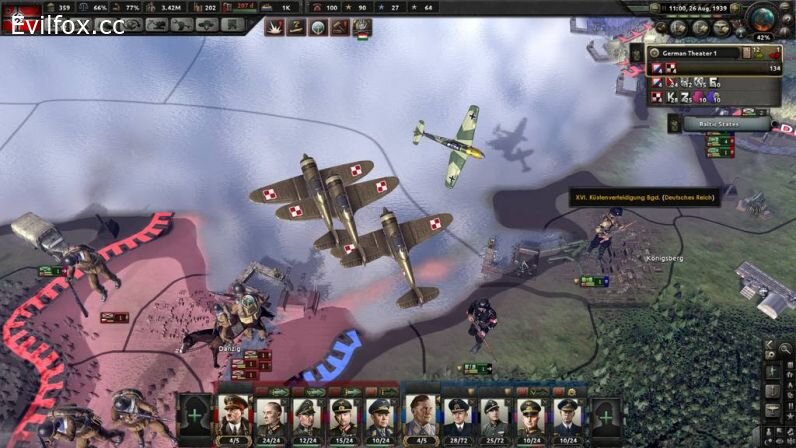
Task: Open the parachute alert icon
Action: [319, 28]
